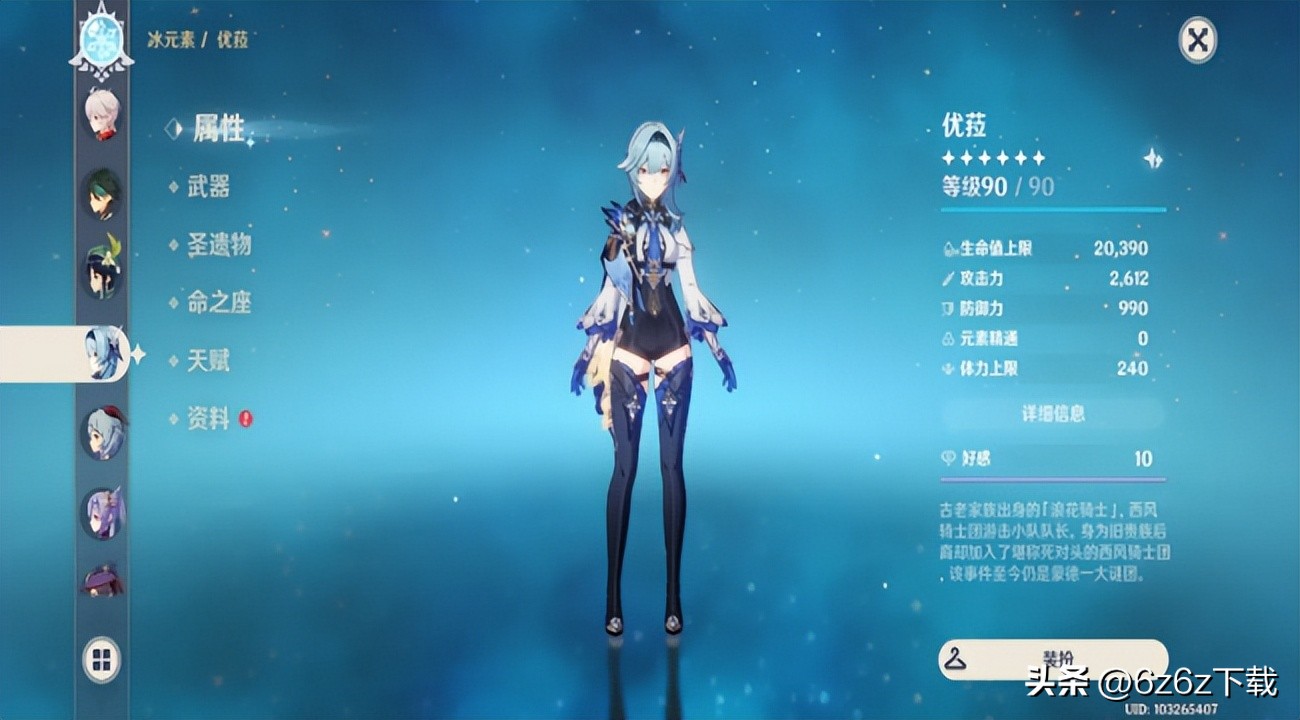This screenshot has height=720, width=1300.
Task: Click the currently selected Eula portrait
Action: point(102,353)
